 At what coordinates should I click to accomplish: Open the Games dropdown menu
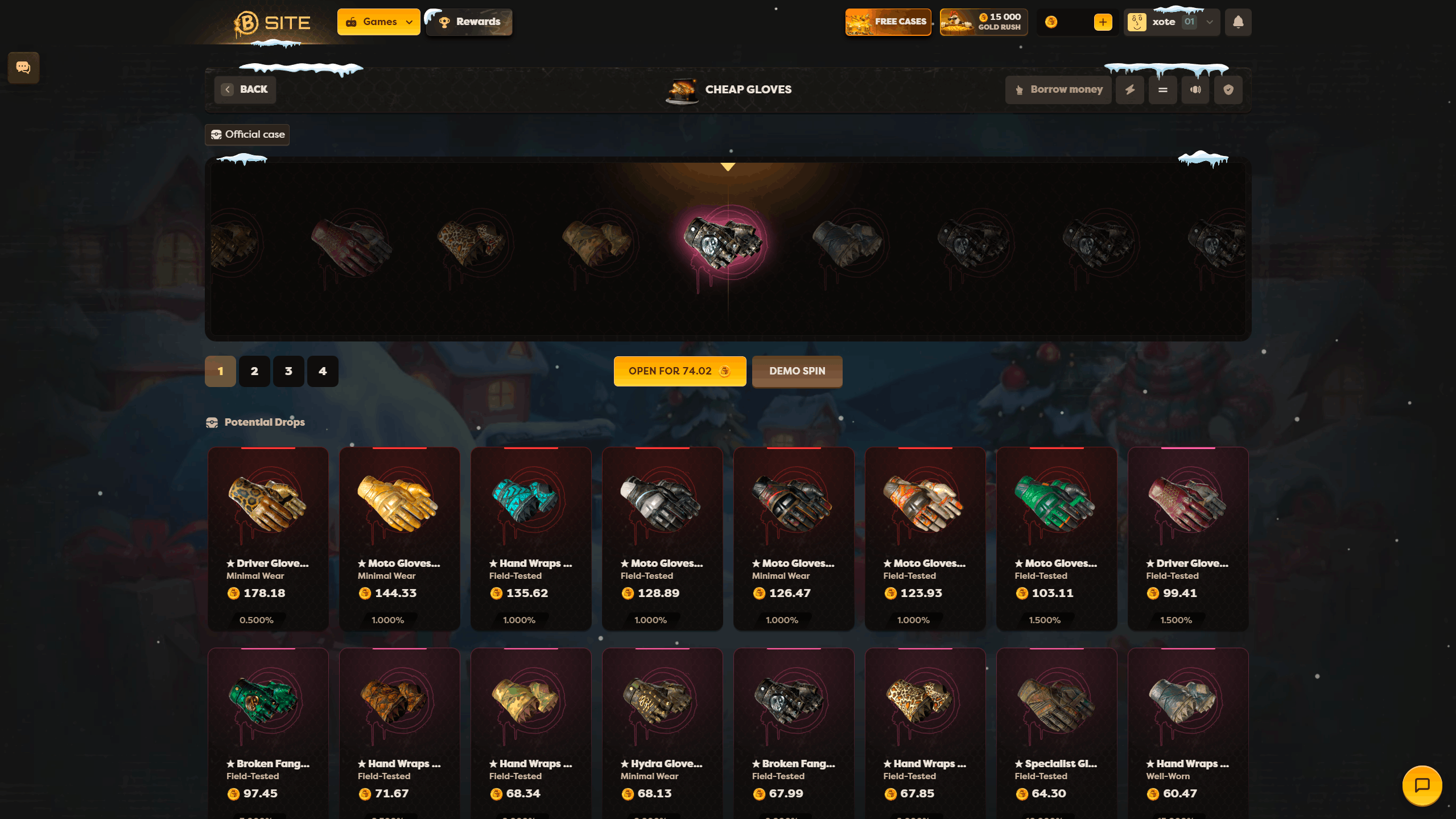click(x=378, y=22)
